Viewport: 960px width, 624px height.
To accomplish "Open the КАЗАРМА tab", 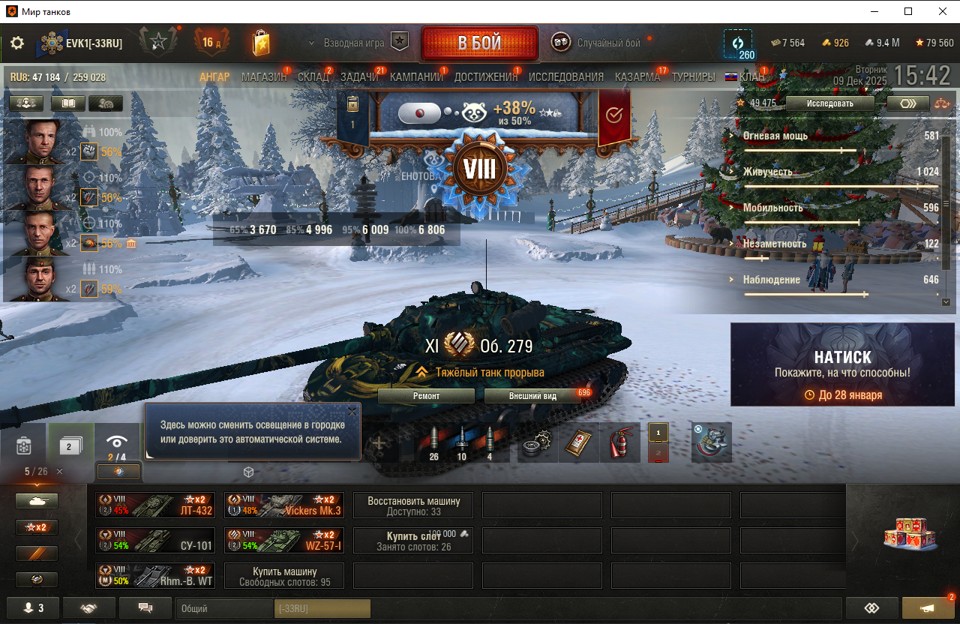I will coord(637,77).
